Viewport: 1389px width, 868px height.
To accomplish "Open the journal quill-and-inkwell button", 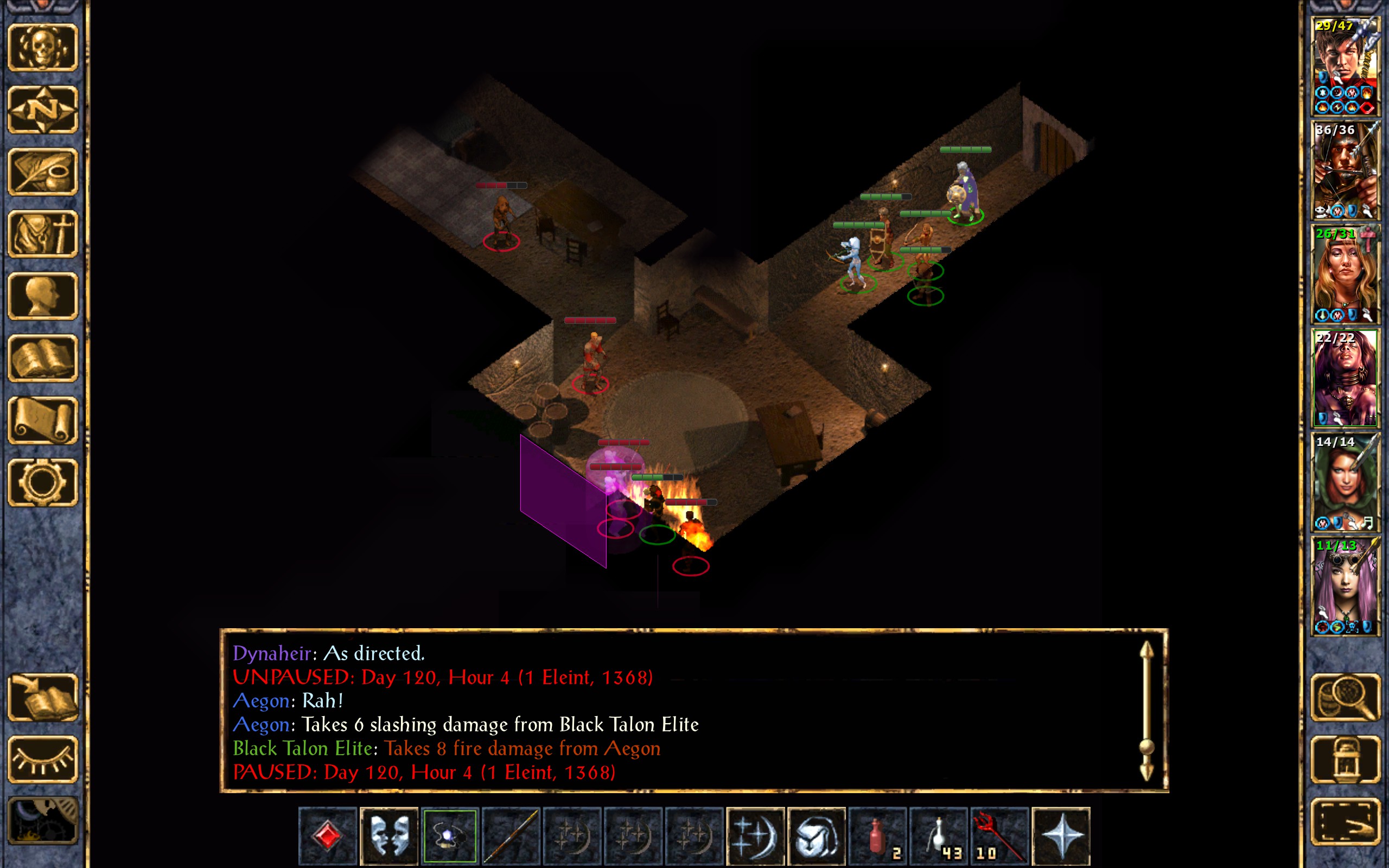I will [43, 171].
